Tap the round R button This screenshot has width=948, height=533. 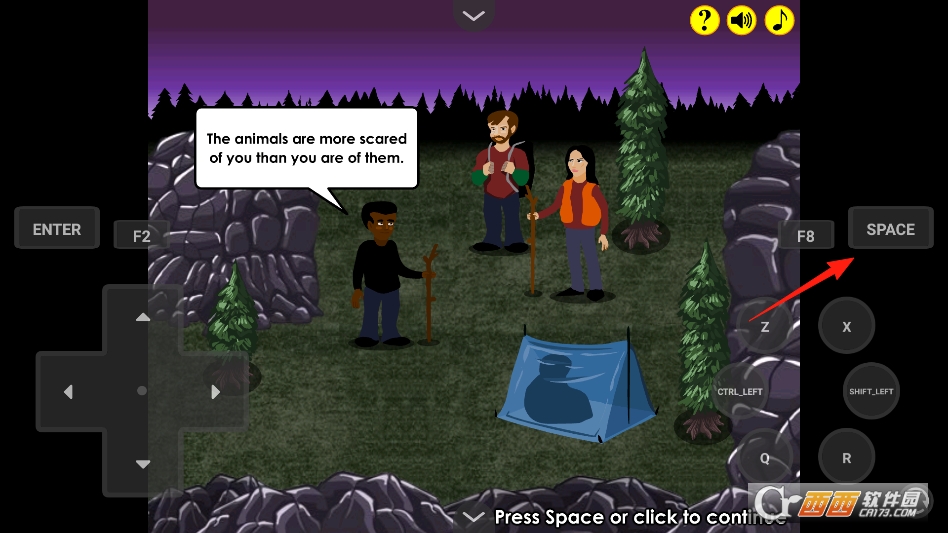[x=847, y=458]
